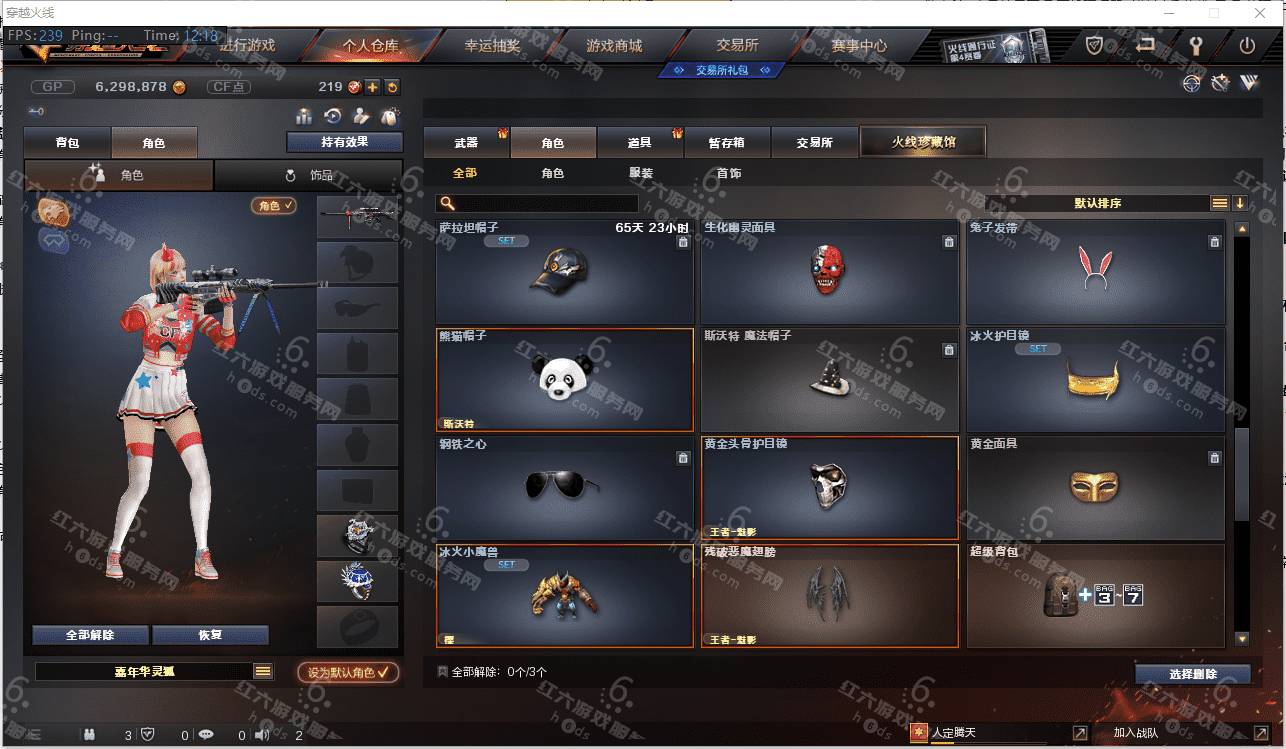Open the 赛事中心 tournament center
This screenshot has height=749, width=1286.
tap(858, 46)
